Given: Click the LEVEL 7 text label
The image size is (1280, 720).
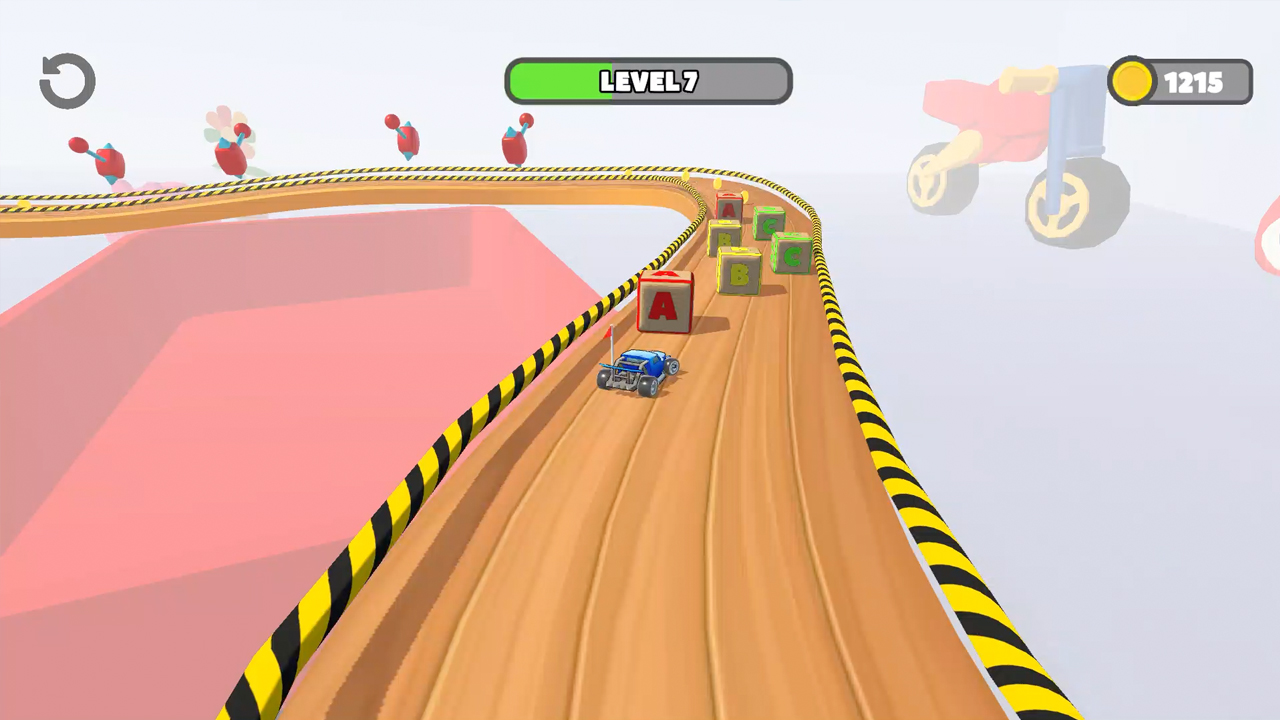Looking at the screenshot, I should coord(648,82).
